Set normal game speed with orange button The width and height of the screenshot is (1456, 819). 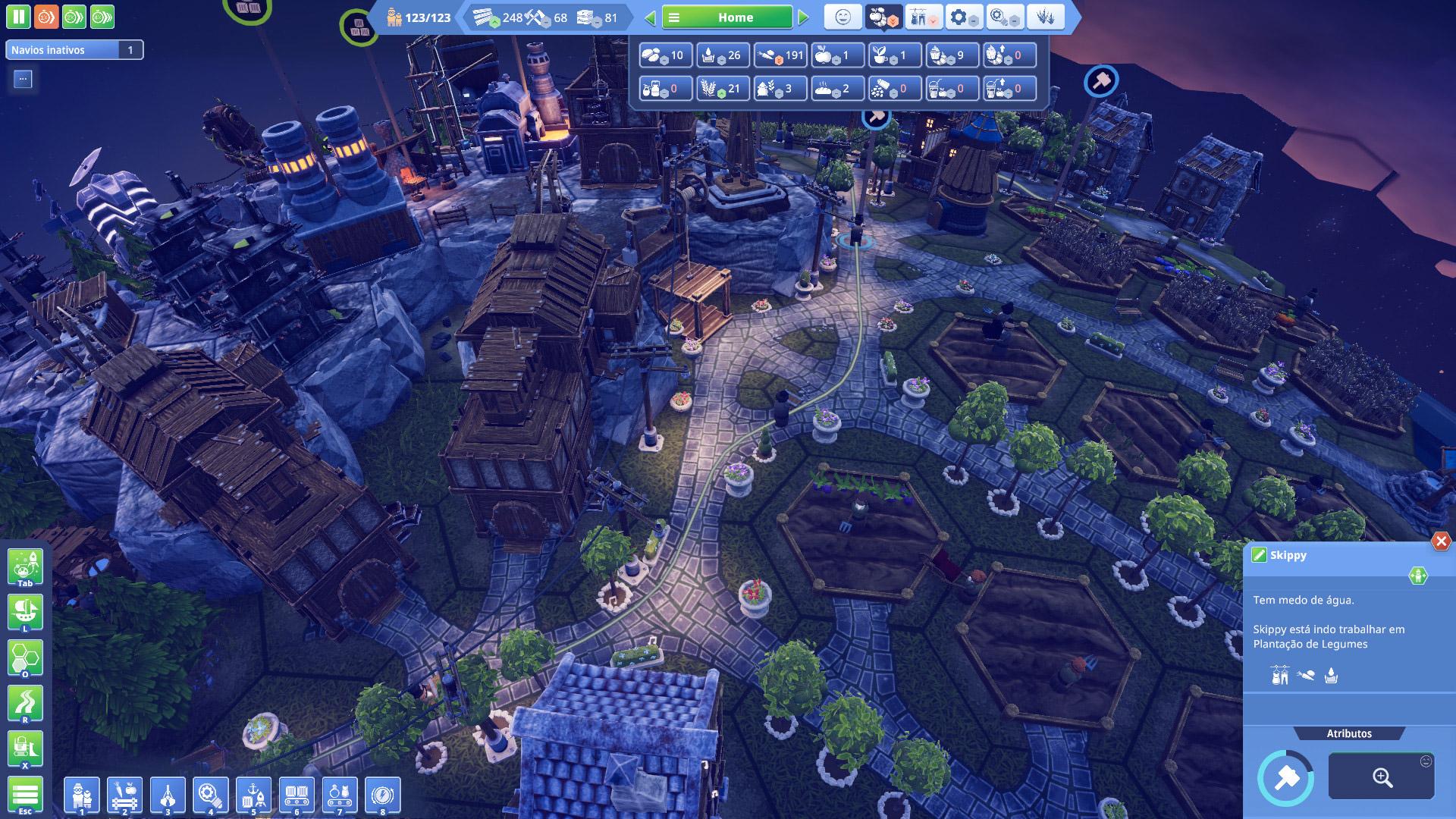(45, 17)
